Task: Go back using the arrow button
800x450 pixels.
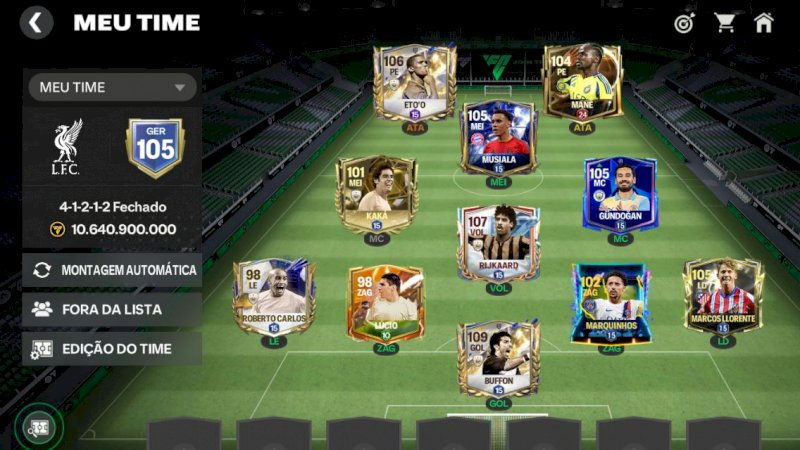Action: (x=36, y=22)
